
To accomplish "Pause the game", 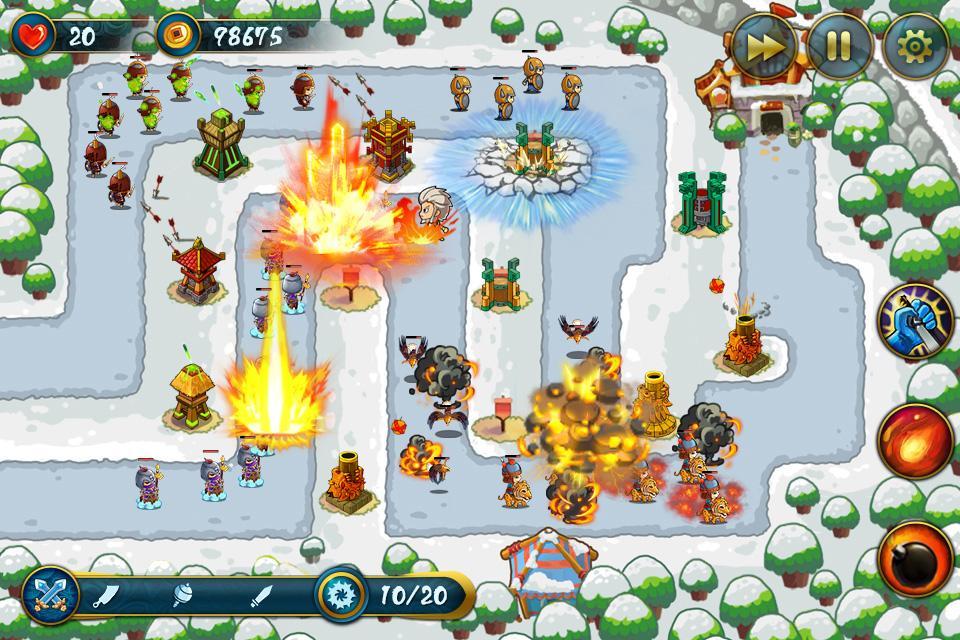I will tap(838, 44).
